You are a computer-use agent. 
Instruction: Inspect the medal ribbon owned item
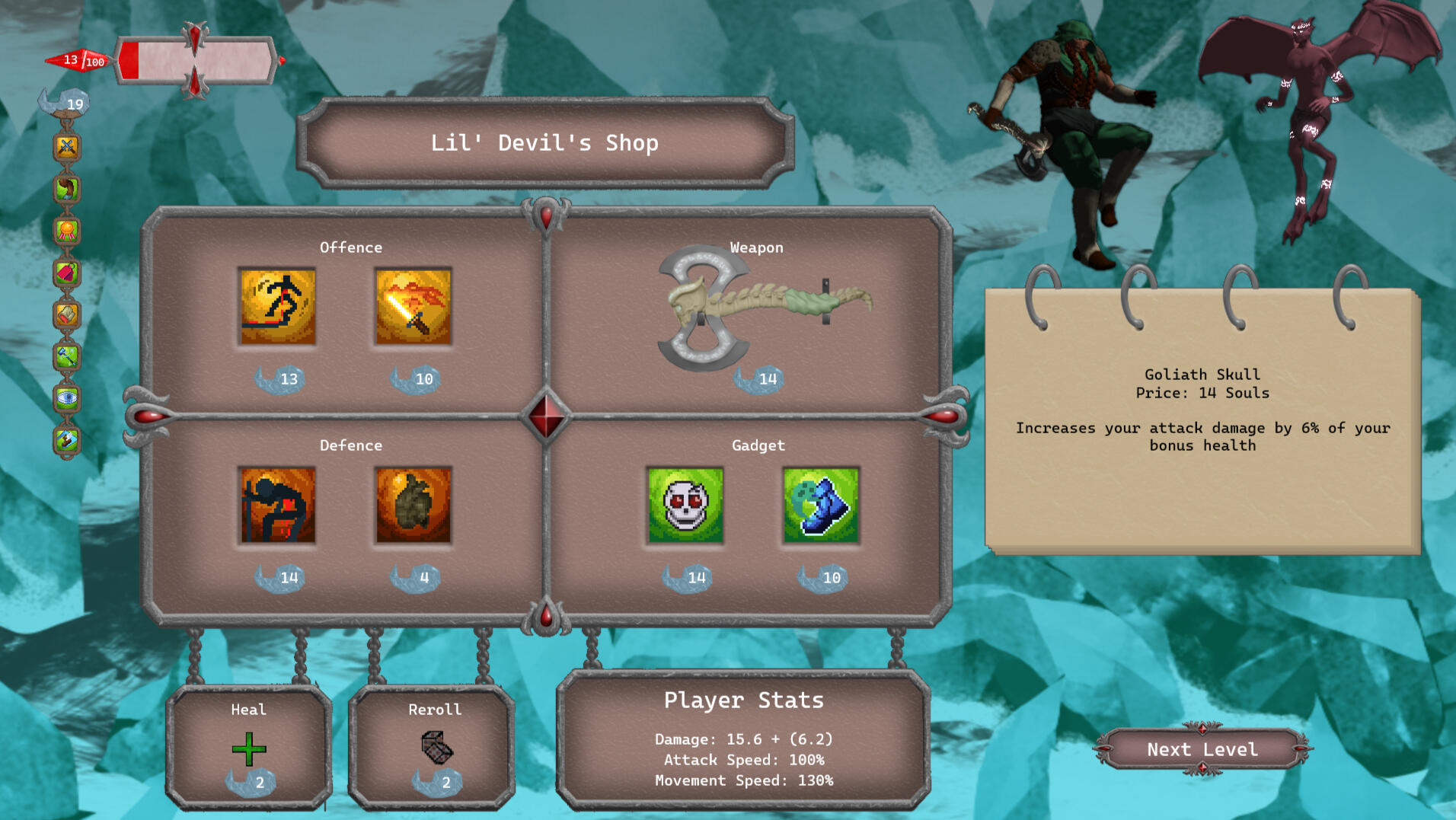click(x=67, y=231)
